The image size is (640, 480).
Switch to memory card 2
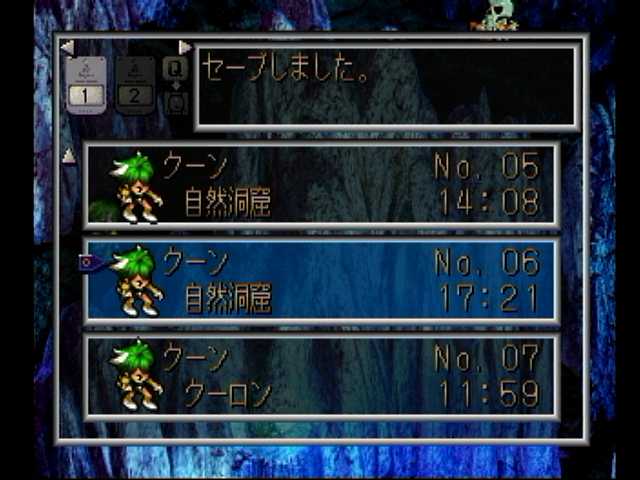click(x=135, y=84)
